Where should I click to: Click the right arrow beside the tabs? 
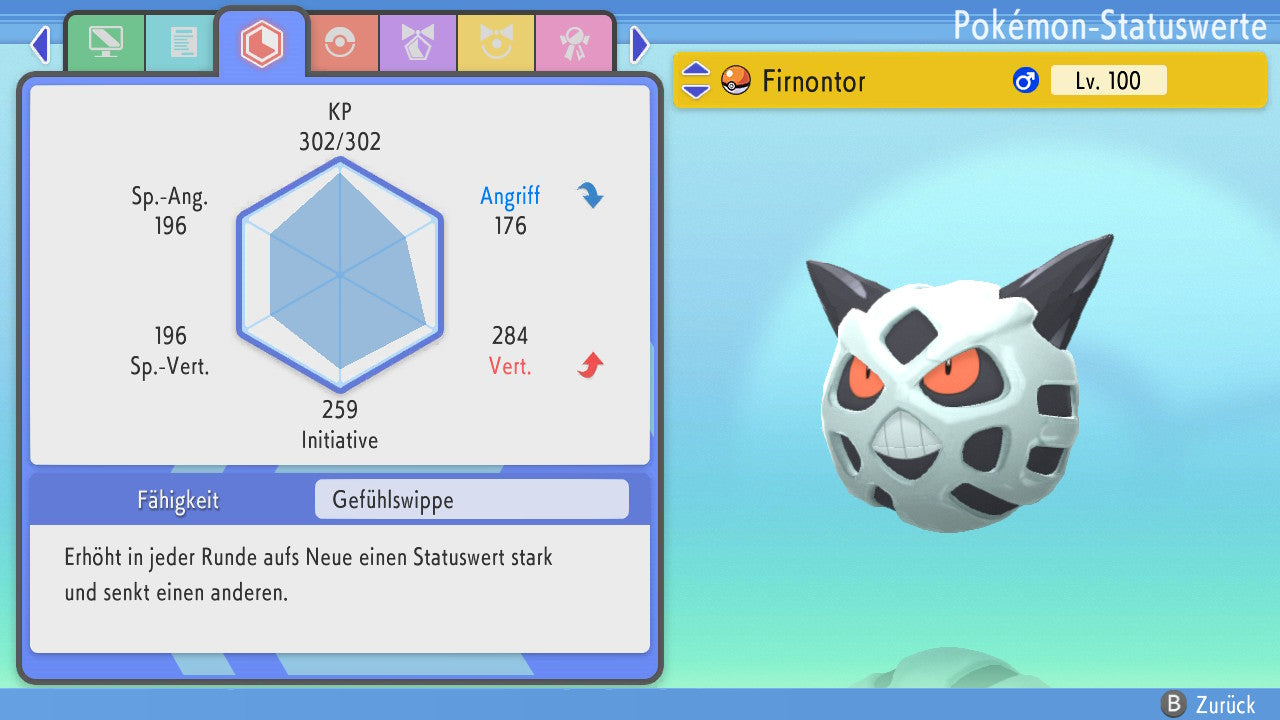(640, 44)
